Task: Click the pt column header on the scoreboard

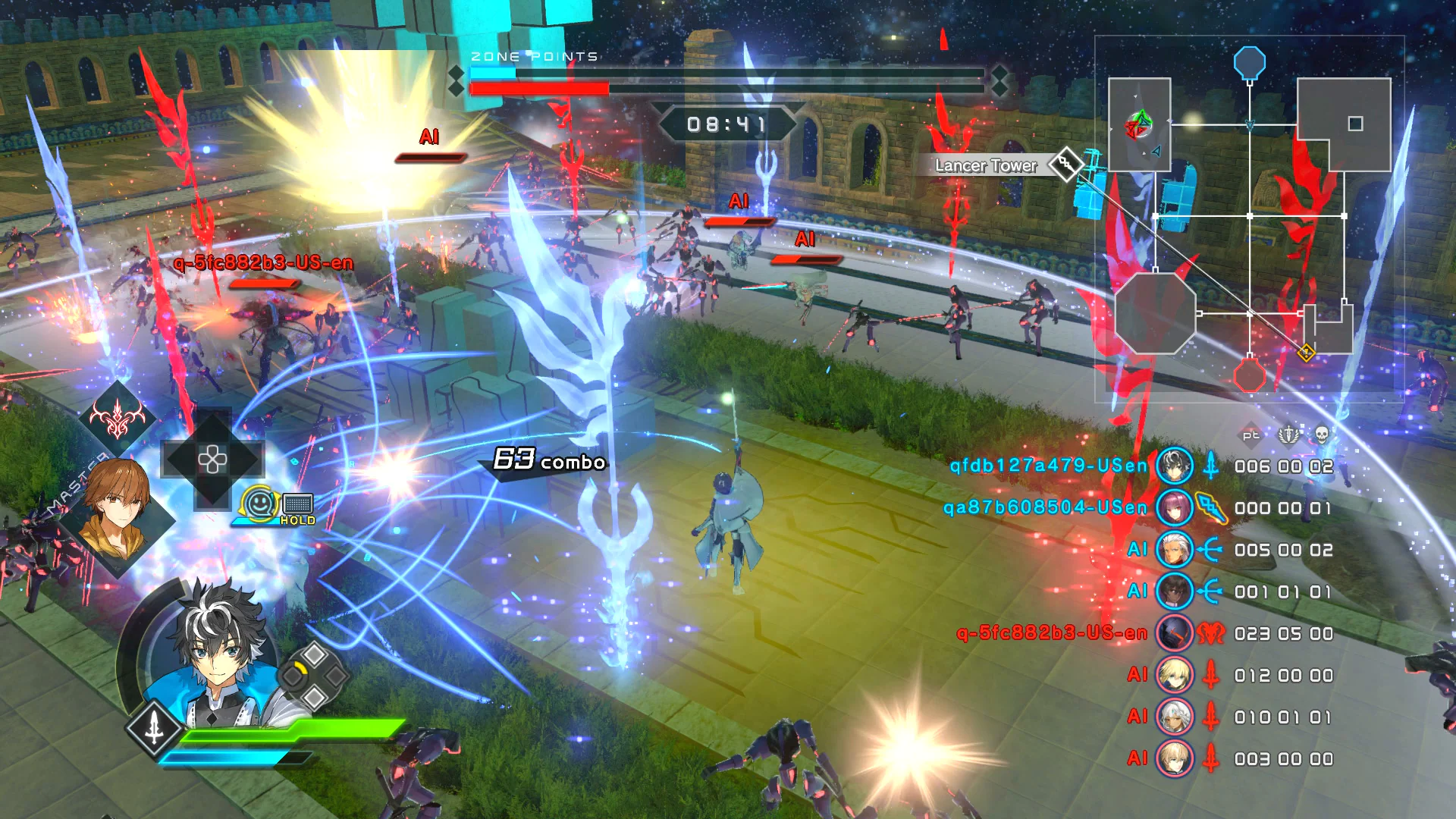Action: pos(1251,434)
